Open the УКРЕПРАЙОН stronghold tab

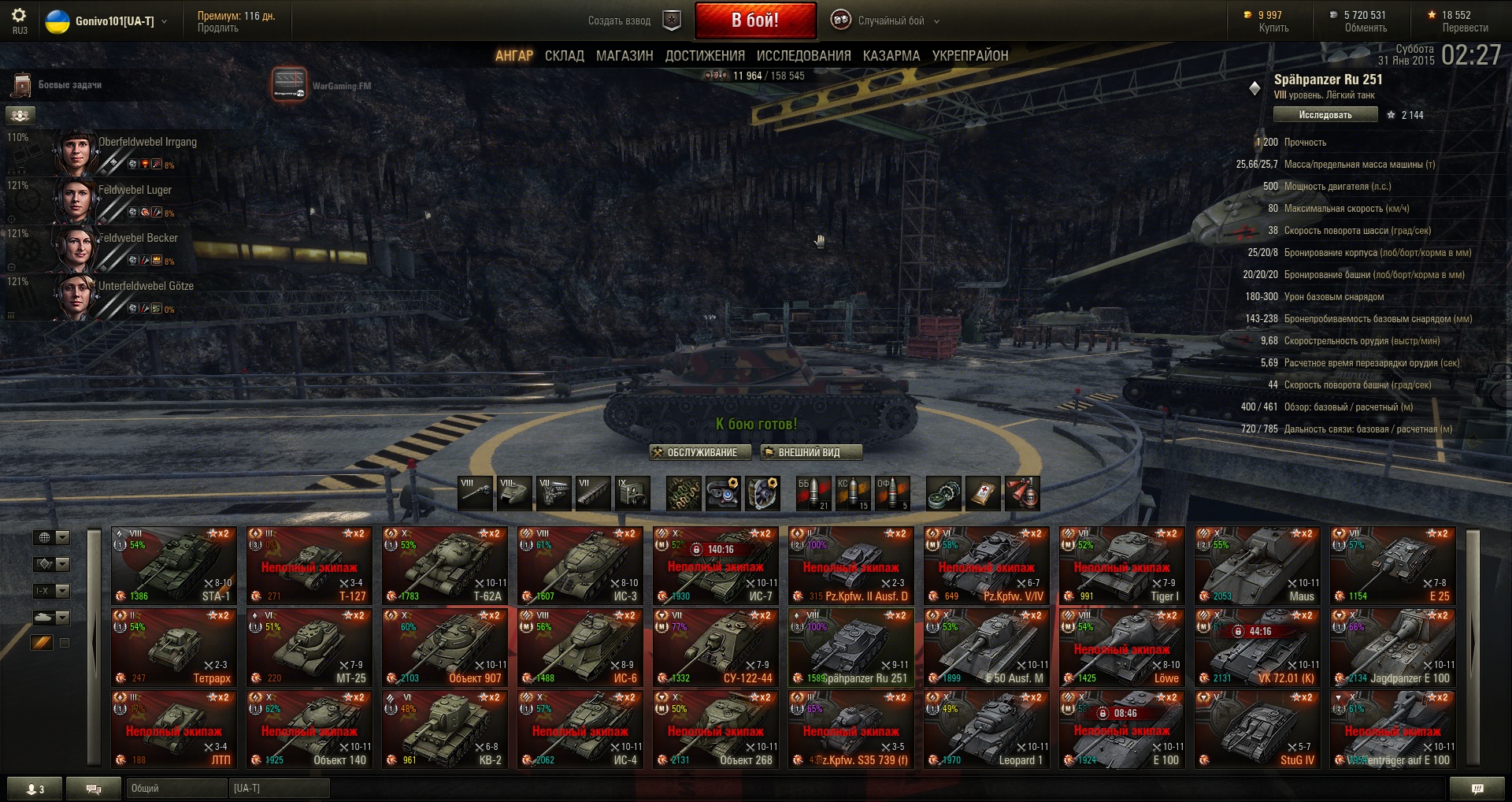[969, 56]
